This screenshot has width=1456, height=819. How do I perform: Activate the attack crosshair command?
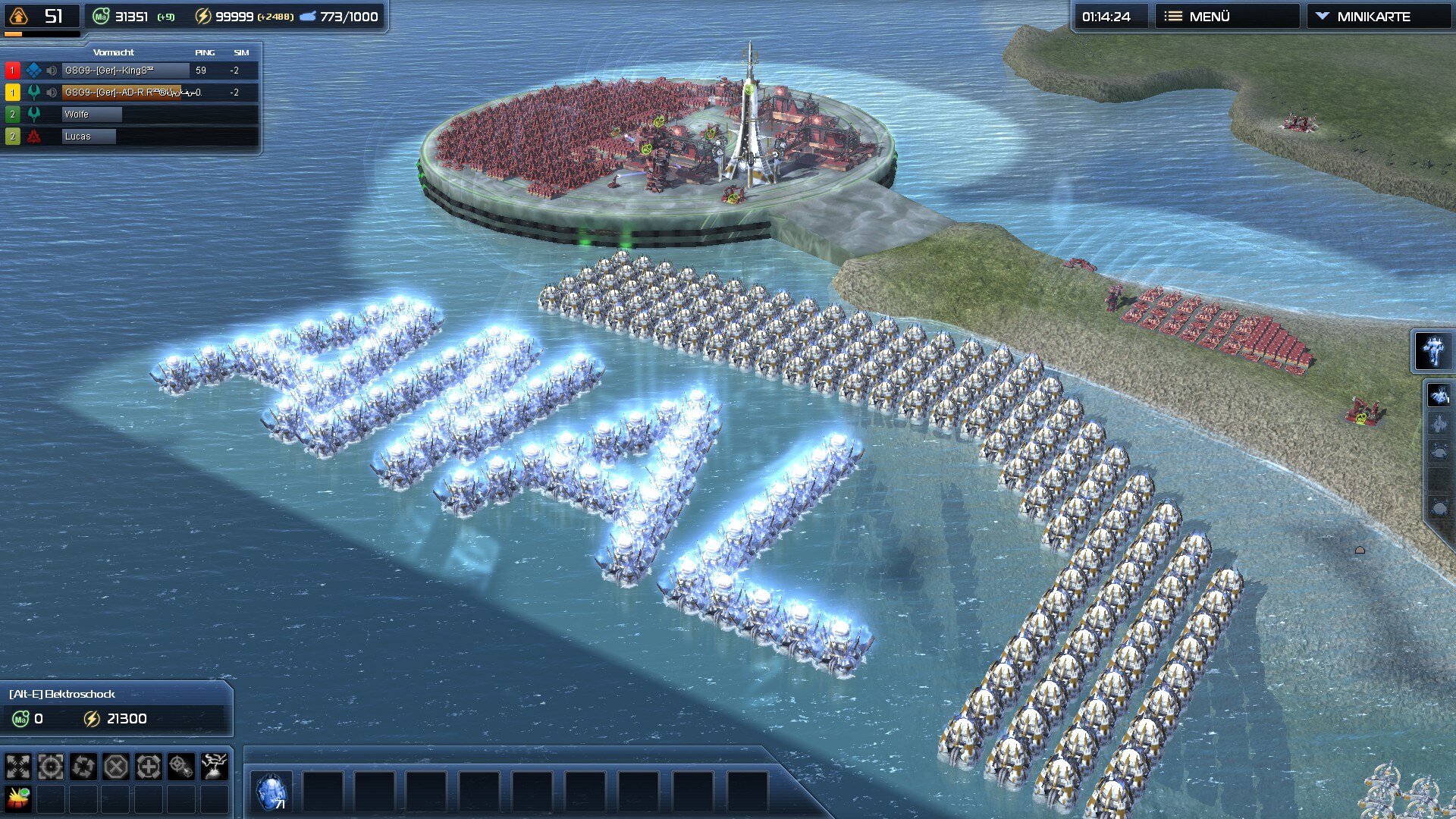(51, 767)
